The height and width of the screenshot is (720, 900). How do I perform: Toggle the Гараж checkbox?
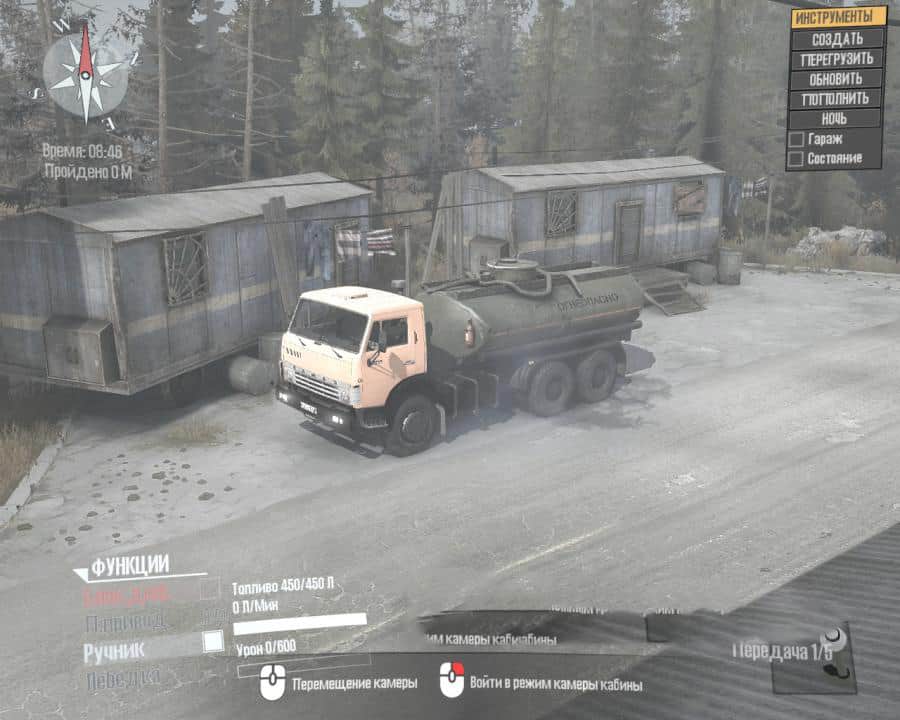click(x=796, y=140)
